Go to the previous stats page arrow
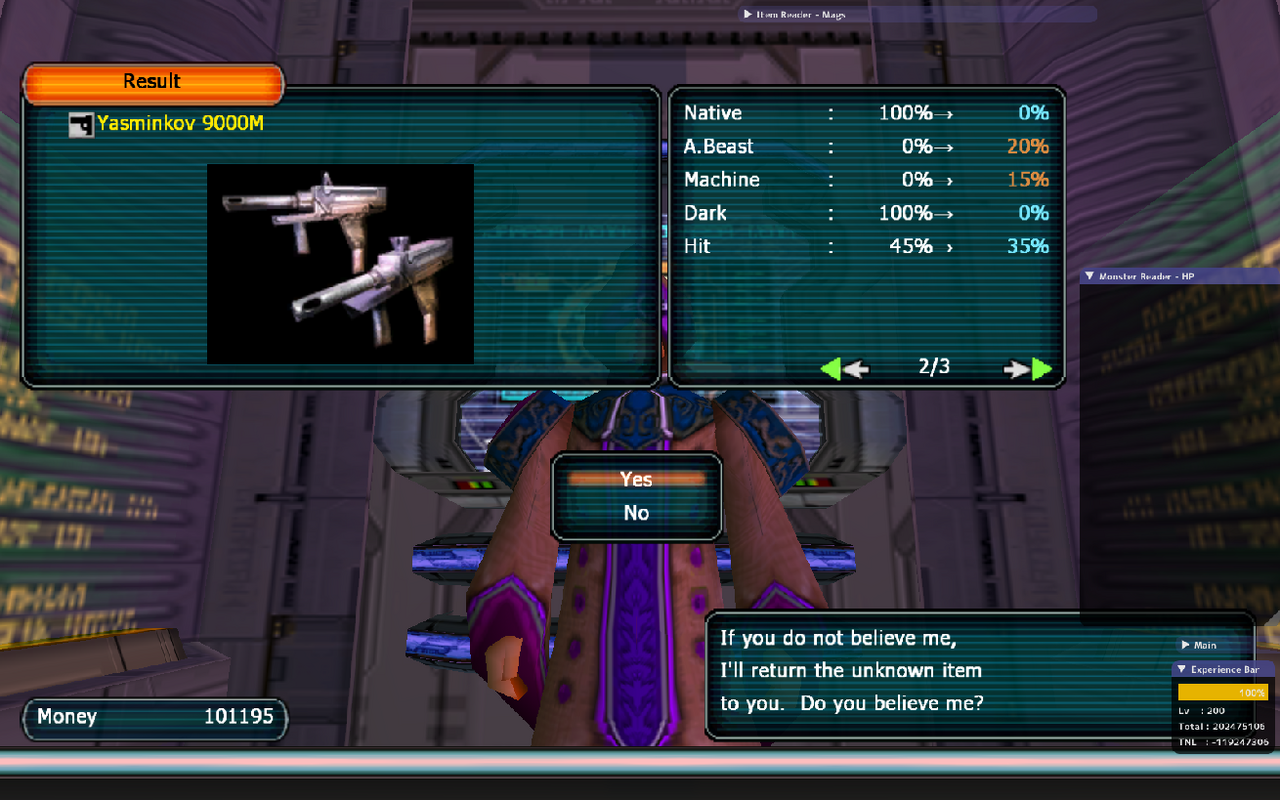 point(844,369)
